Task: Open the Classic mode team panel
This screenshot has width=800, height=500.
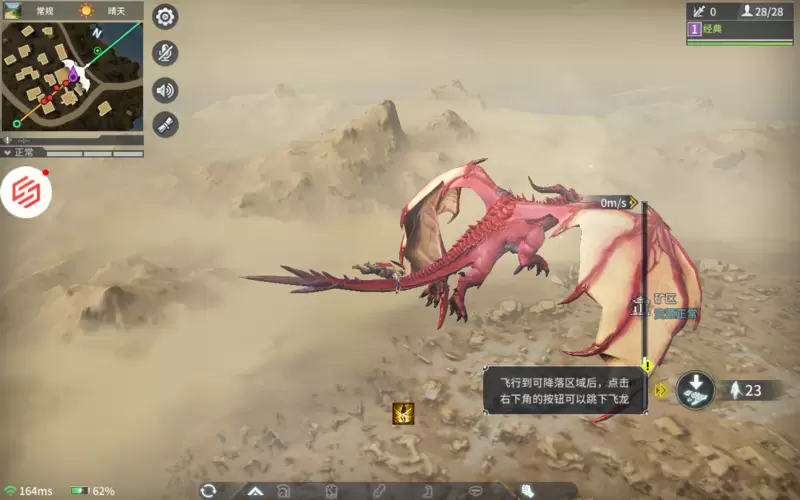Action: pos(738,29)
